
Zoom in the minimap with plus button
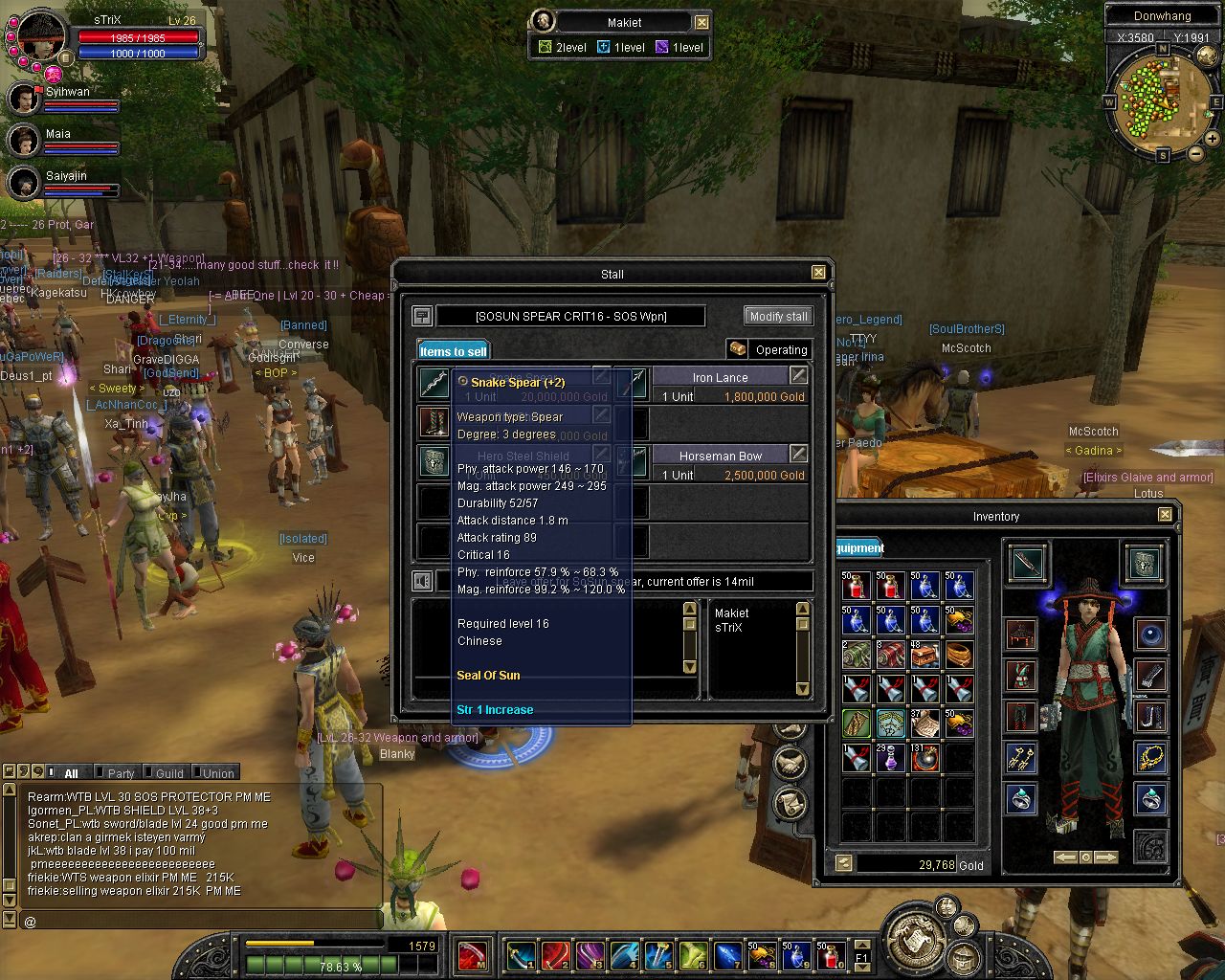(1213, 139)
